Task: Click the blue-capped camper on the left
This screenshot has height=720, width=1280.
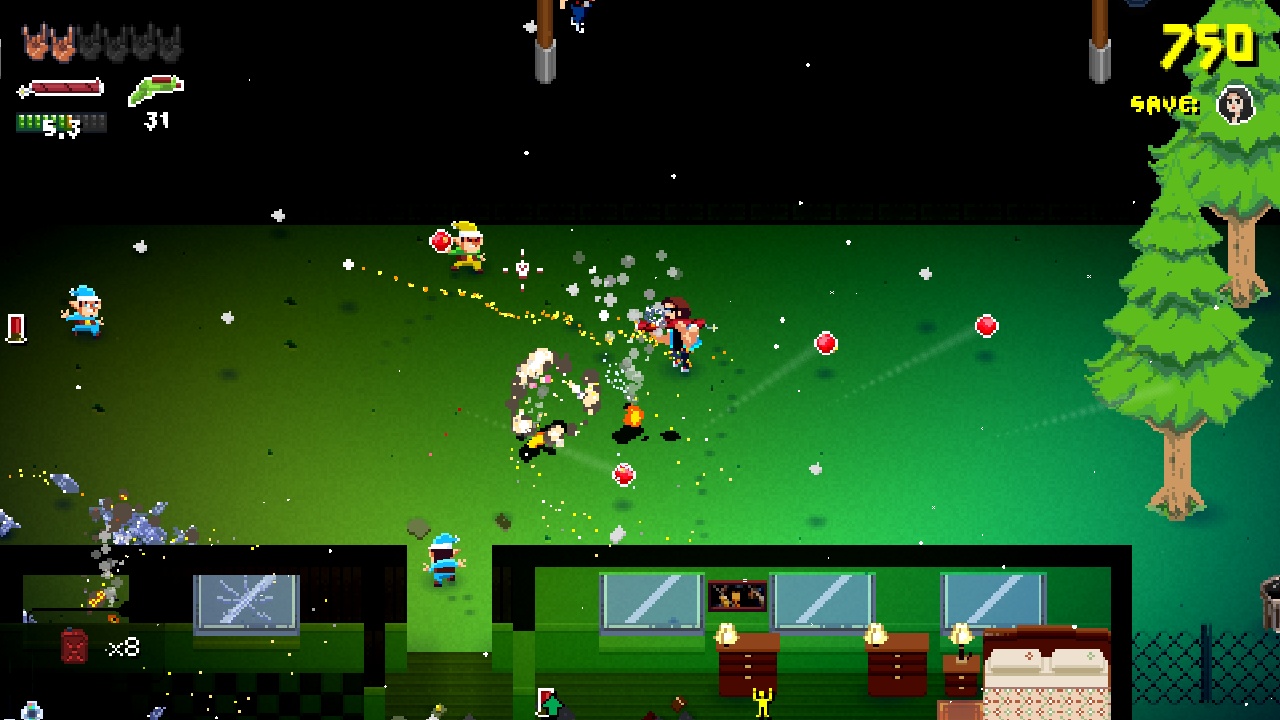Action: coord(85,310)
